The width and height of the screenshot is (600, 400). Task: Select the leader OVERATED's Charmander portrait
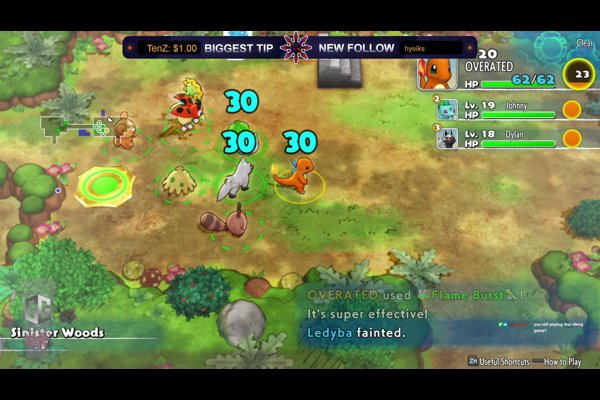(438, 71)
